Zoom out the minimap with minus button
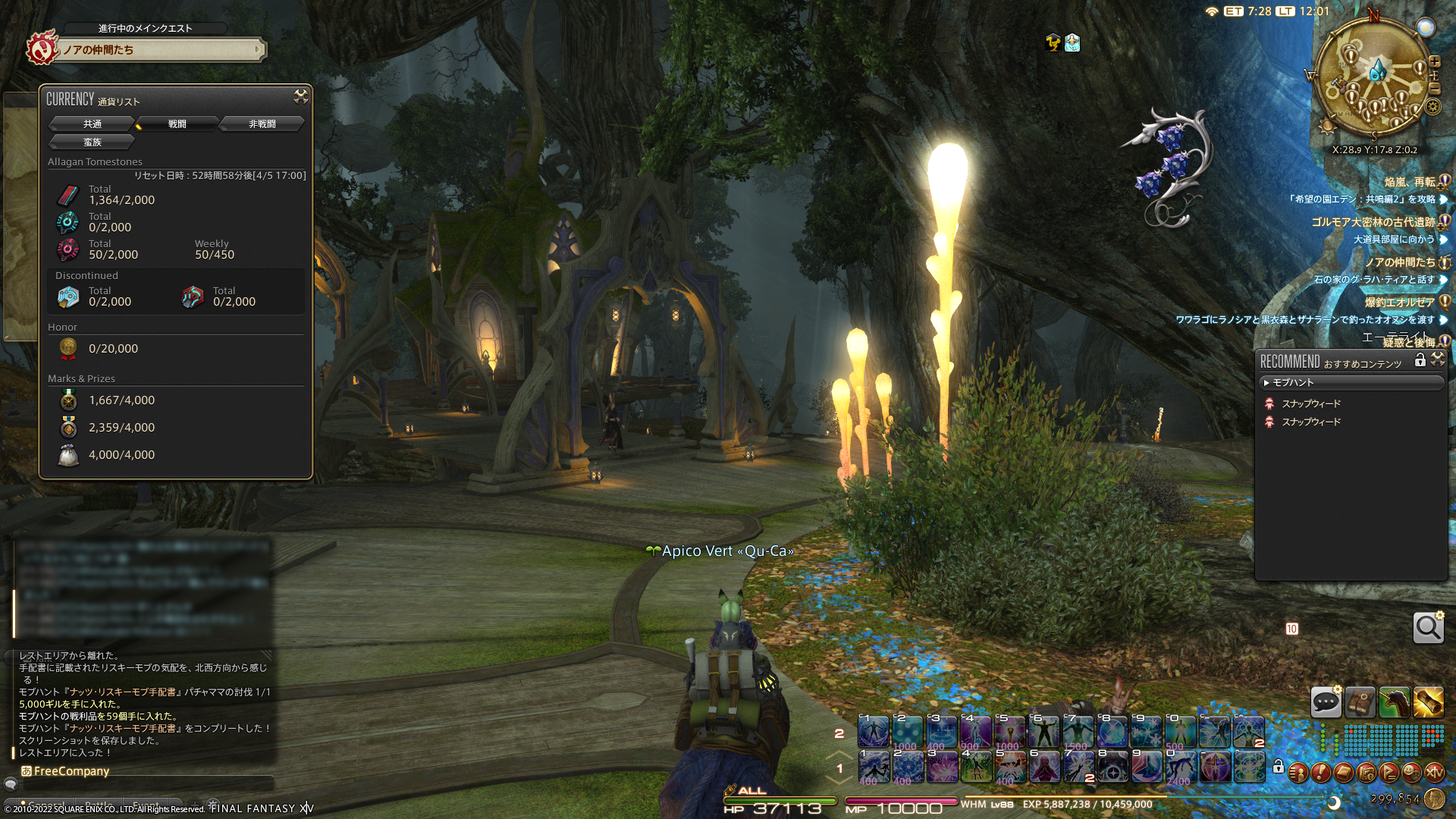Viewport: 1456px width, 819px height. [1435, 89]
